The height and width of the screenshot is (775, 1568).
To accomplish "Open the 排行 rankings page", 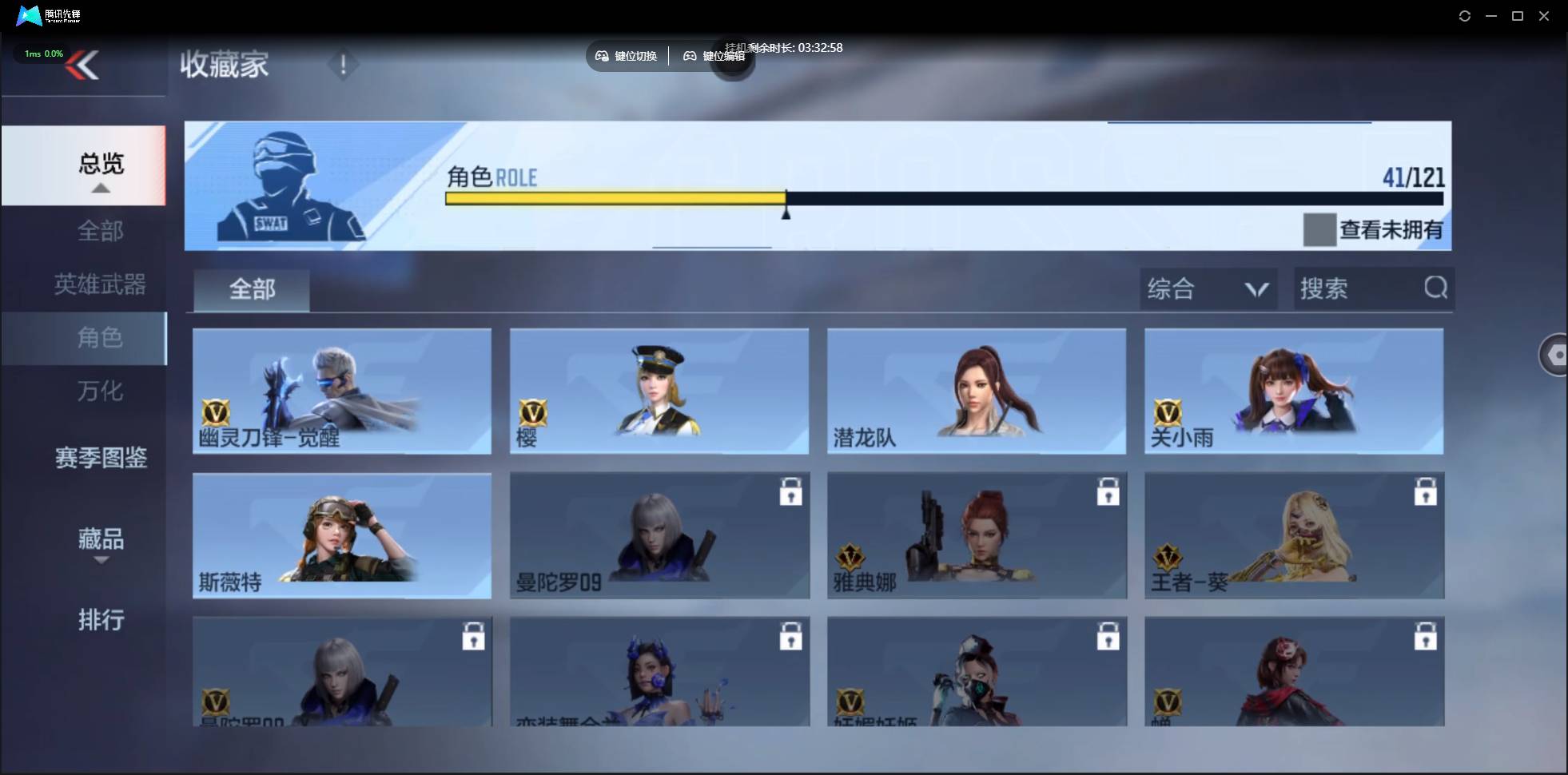I will pyautogui.click(x=101, y=620).
